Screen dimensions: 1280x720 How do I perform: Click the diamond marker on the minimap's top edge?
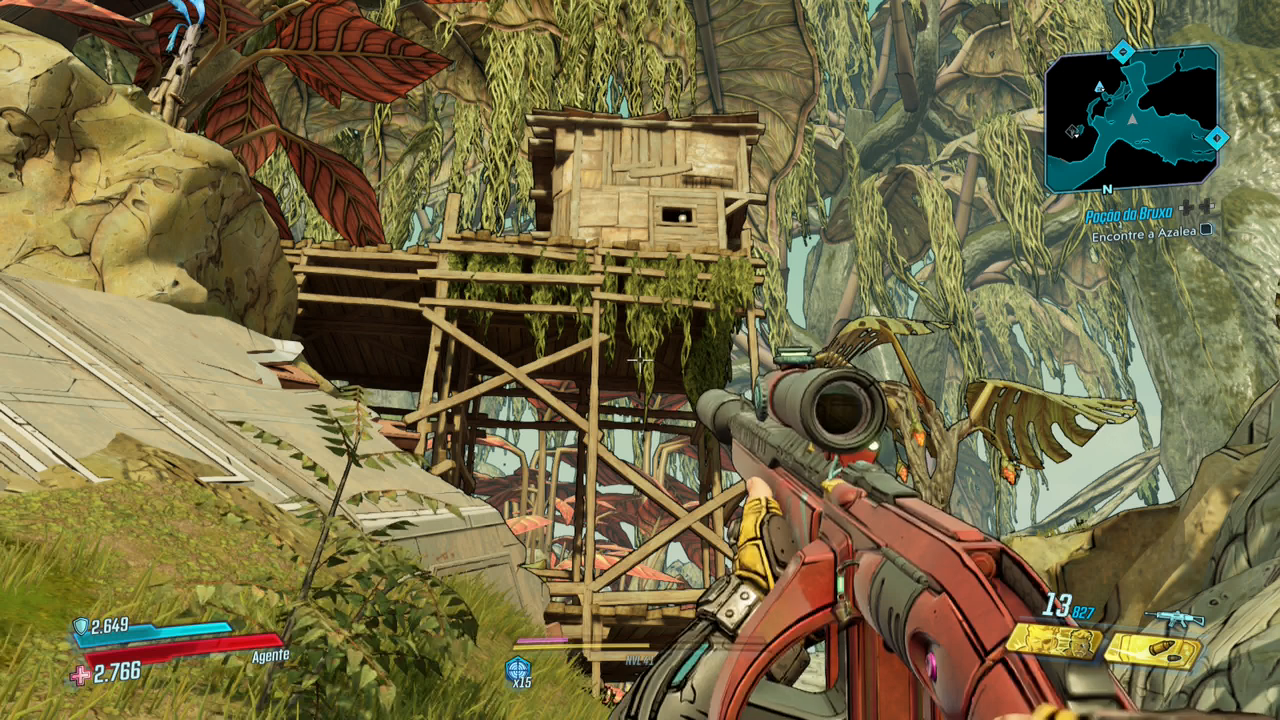click(1123, 50)
